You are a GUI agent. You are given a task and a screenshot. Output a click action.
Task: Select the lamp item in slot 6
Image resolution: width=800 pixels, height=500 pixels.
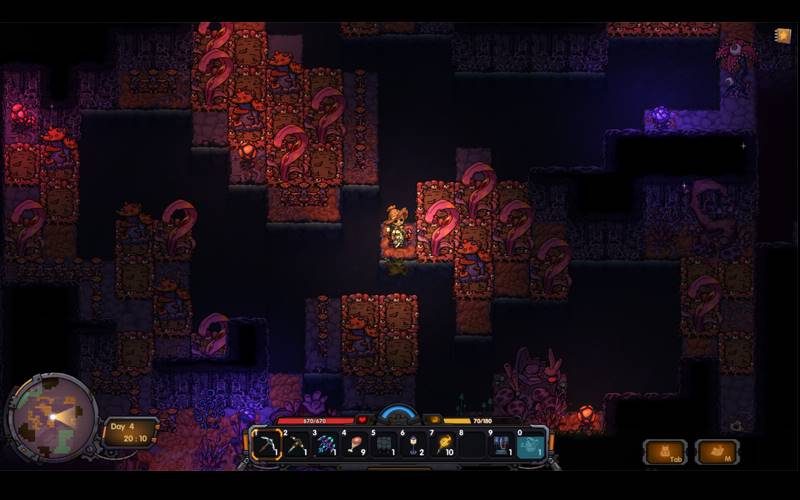(414, 444)
